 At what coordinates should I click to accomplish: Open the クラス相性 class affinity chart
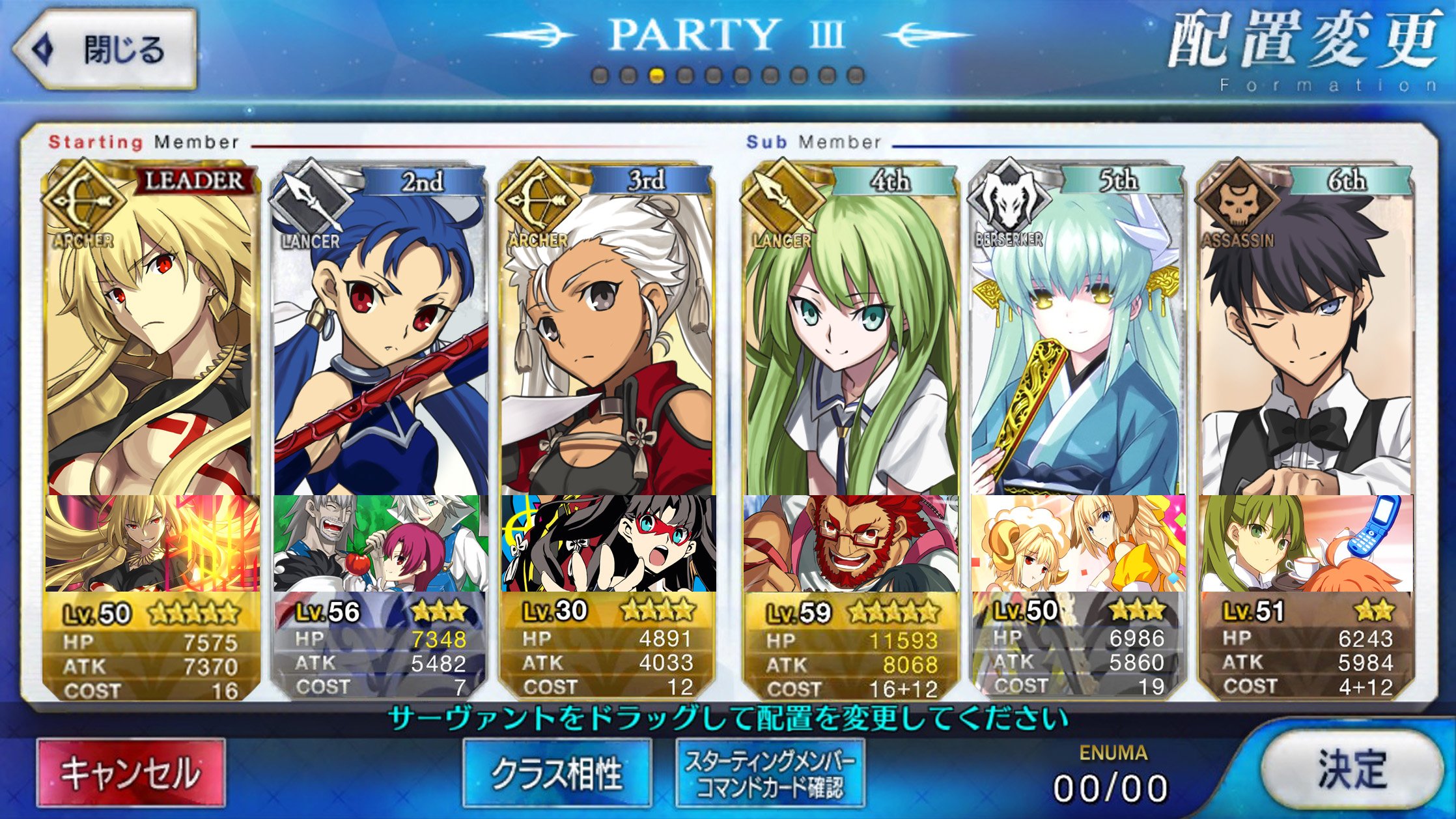pos(557,773)
